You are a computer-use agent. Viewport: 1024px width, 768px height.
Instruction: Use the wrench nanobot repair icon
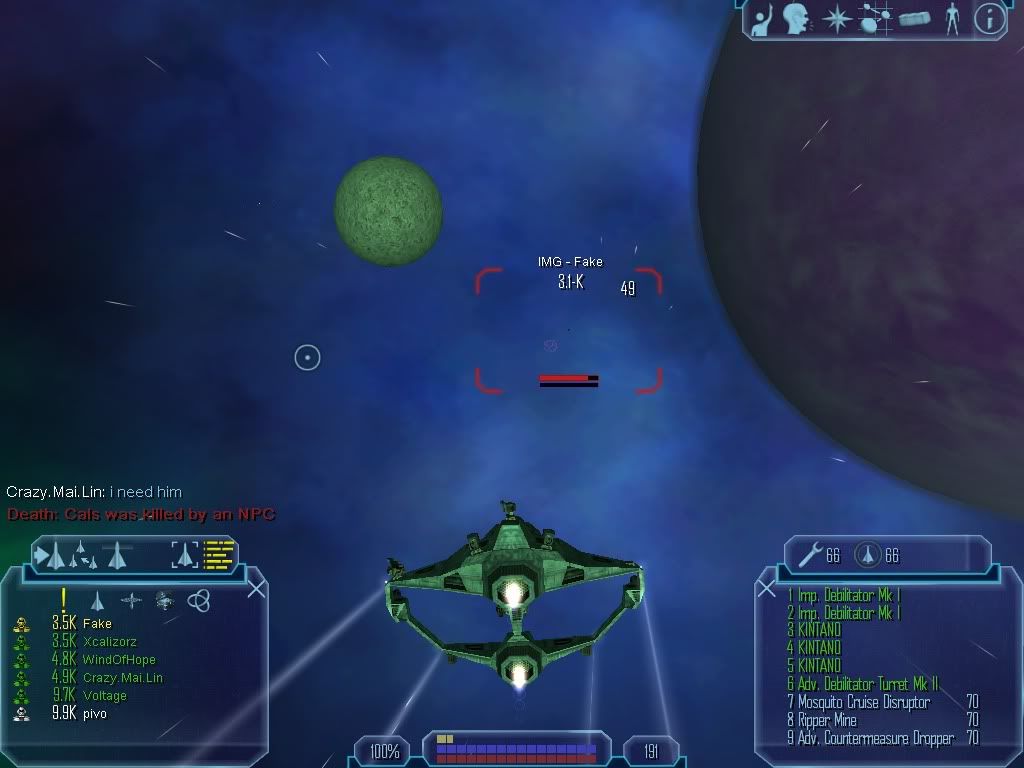(x=807, y=553)
